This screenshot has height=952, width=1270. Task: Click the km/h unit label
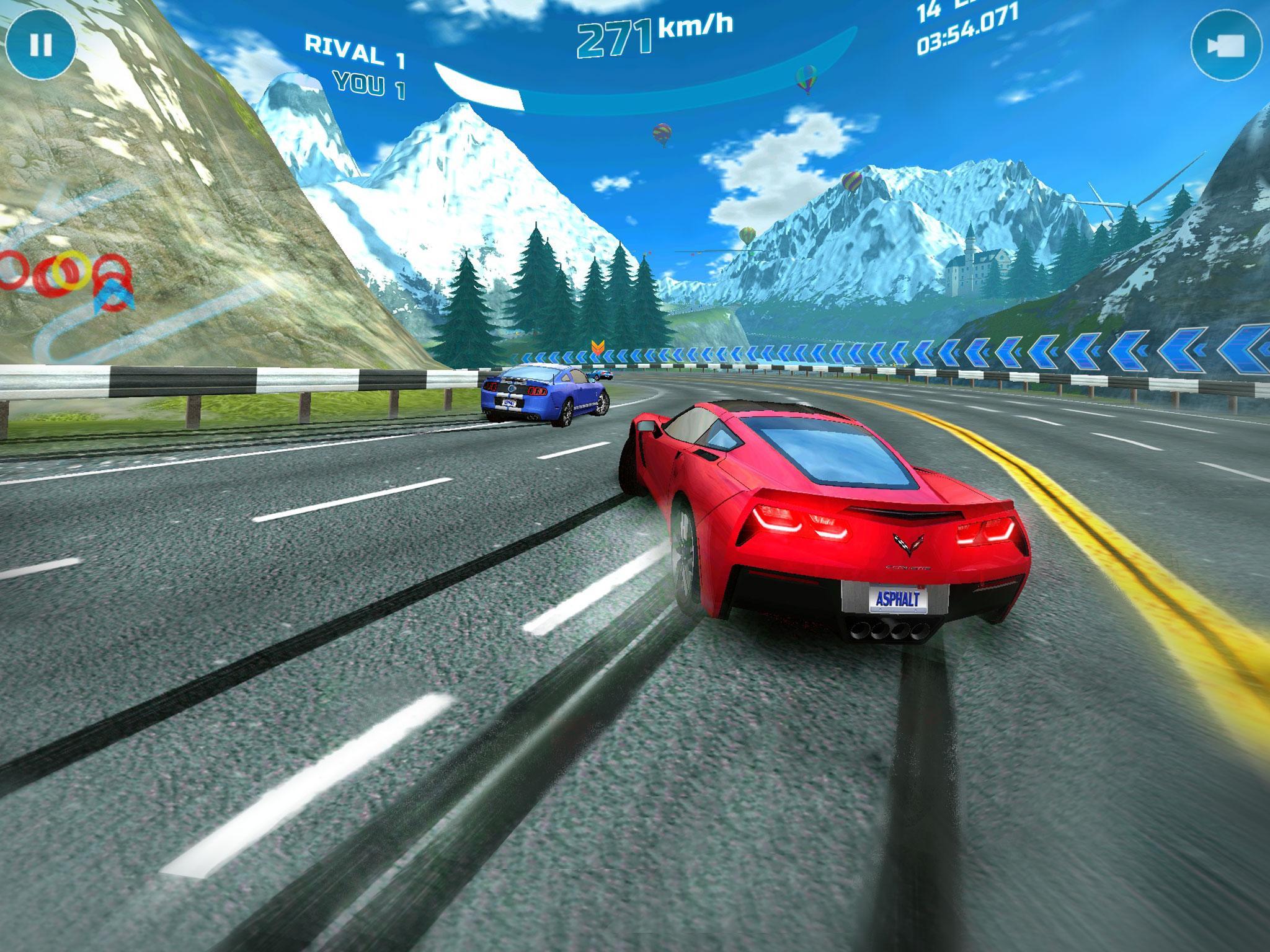pyautogui.click(x=695, y=26)
